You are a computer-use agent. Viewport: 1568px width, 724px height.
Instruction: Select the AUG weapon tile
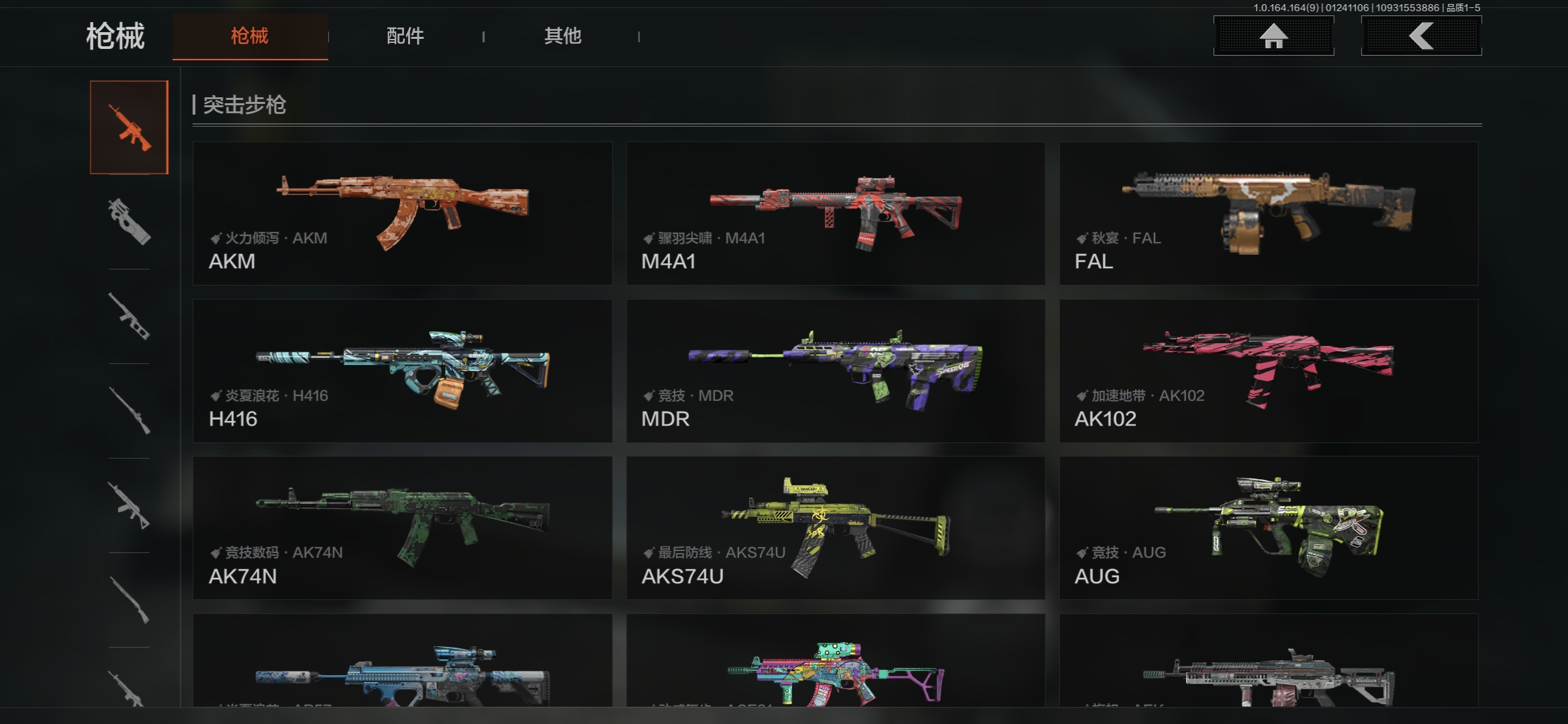coord(1268,528)
